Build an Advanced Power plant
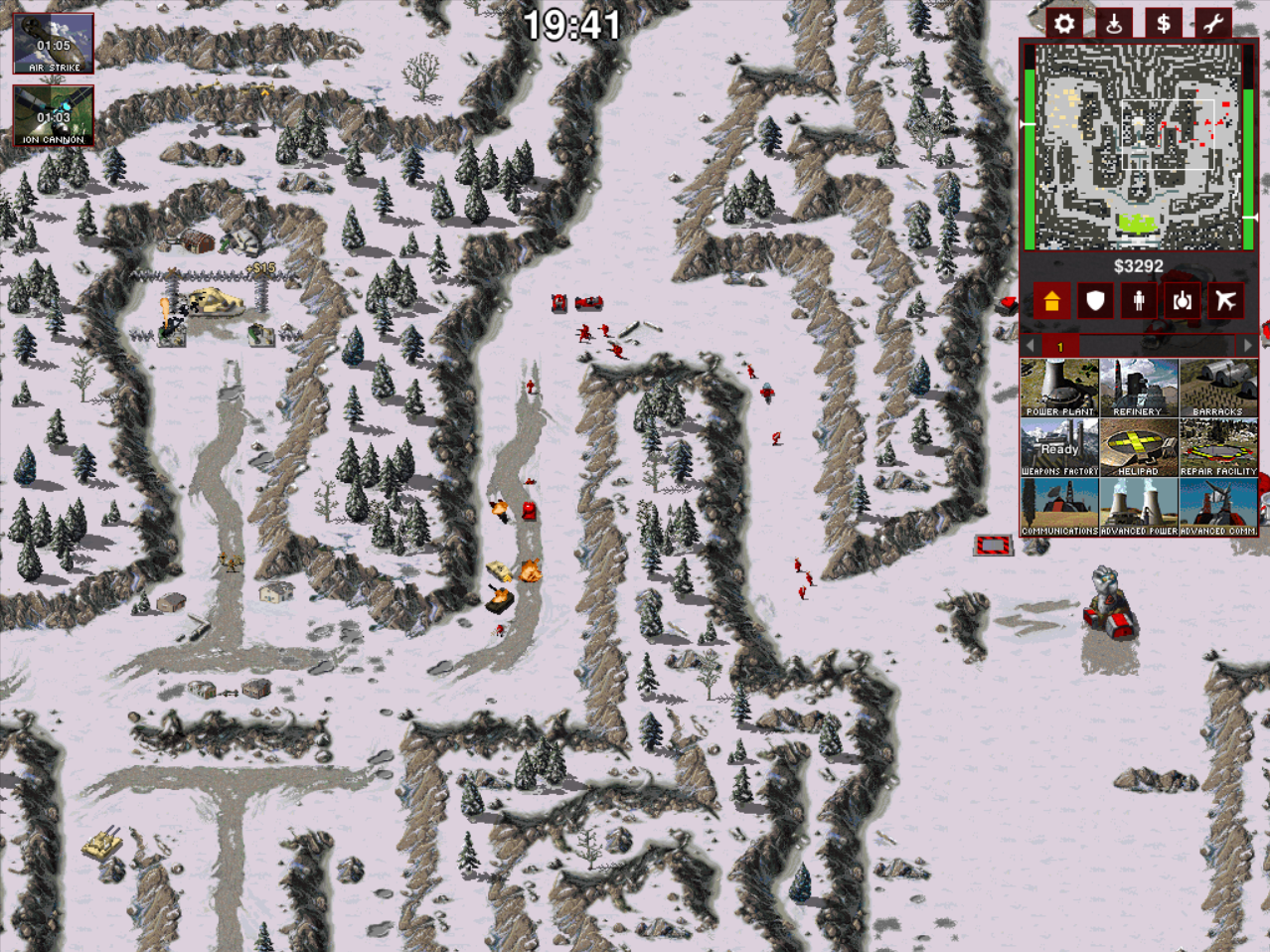1270x952 pixels. pos(1138,507)
